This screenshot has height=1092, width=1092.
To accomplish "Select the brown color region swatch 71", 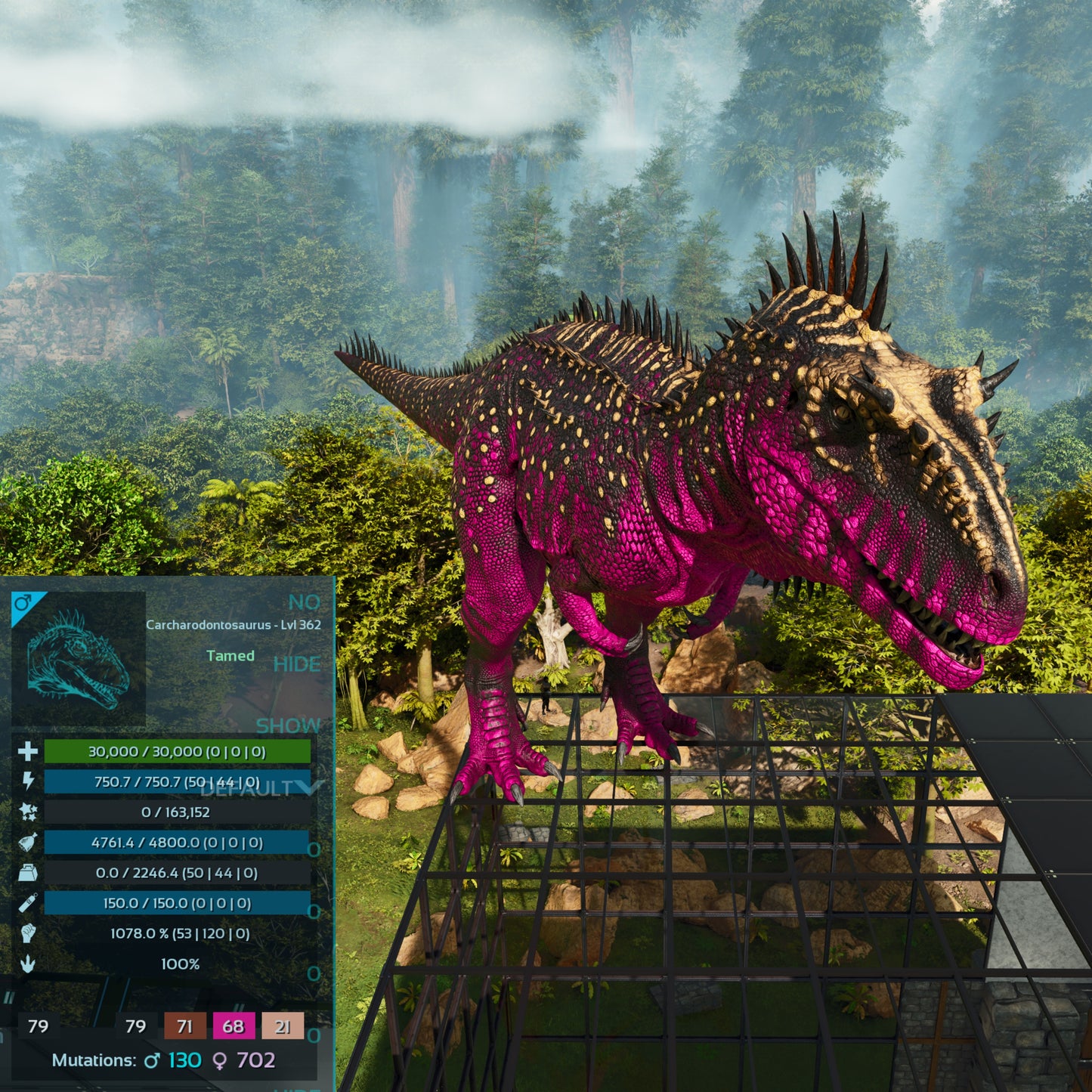I will tap(184, 1026).
